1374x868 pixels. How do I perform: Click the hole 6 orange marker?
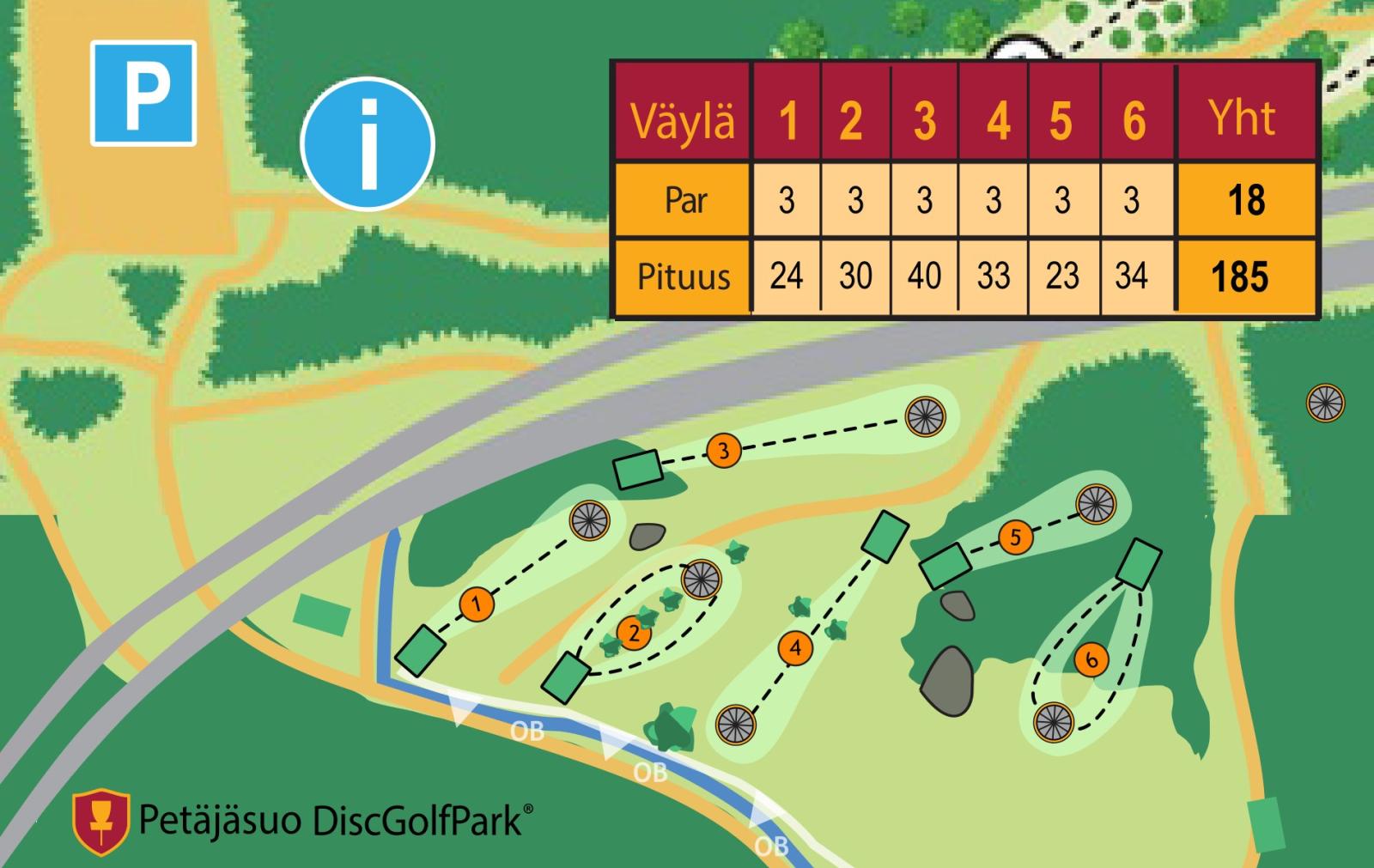[1091, 659]
